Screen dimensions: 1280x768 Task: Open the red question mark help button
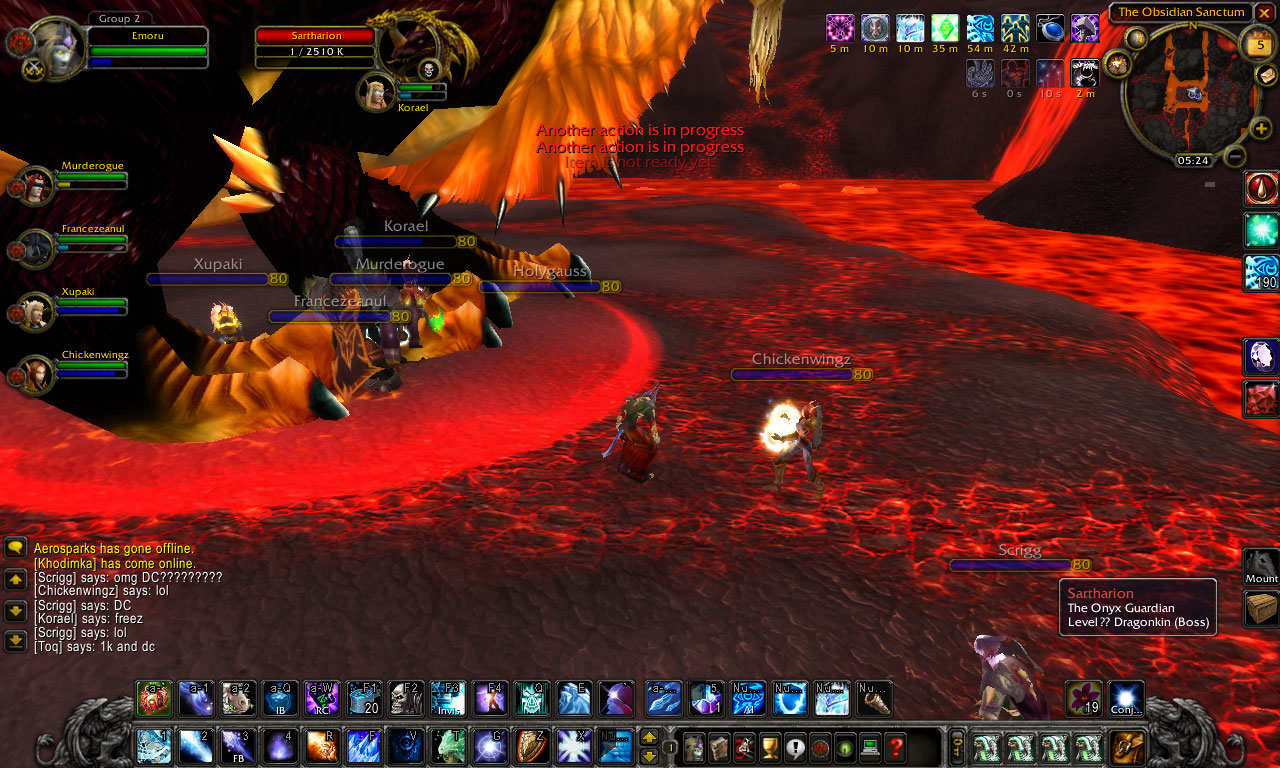coord(895,747)
